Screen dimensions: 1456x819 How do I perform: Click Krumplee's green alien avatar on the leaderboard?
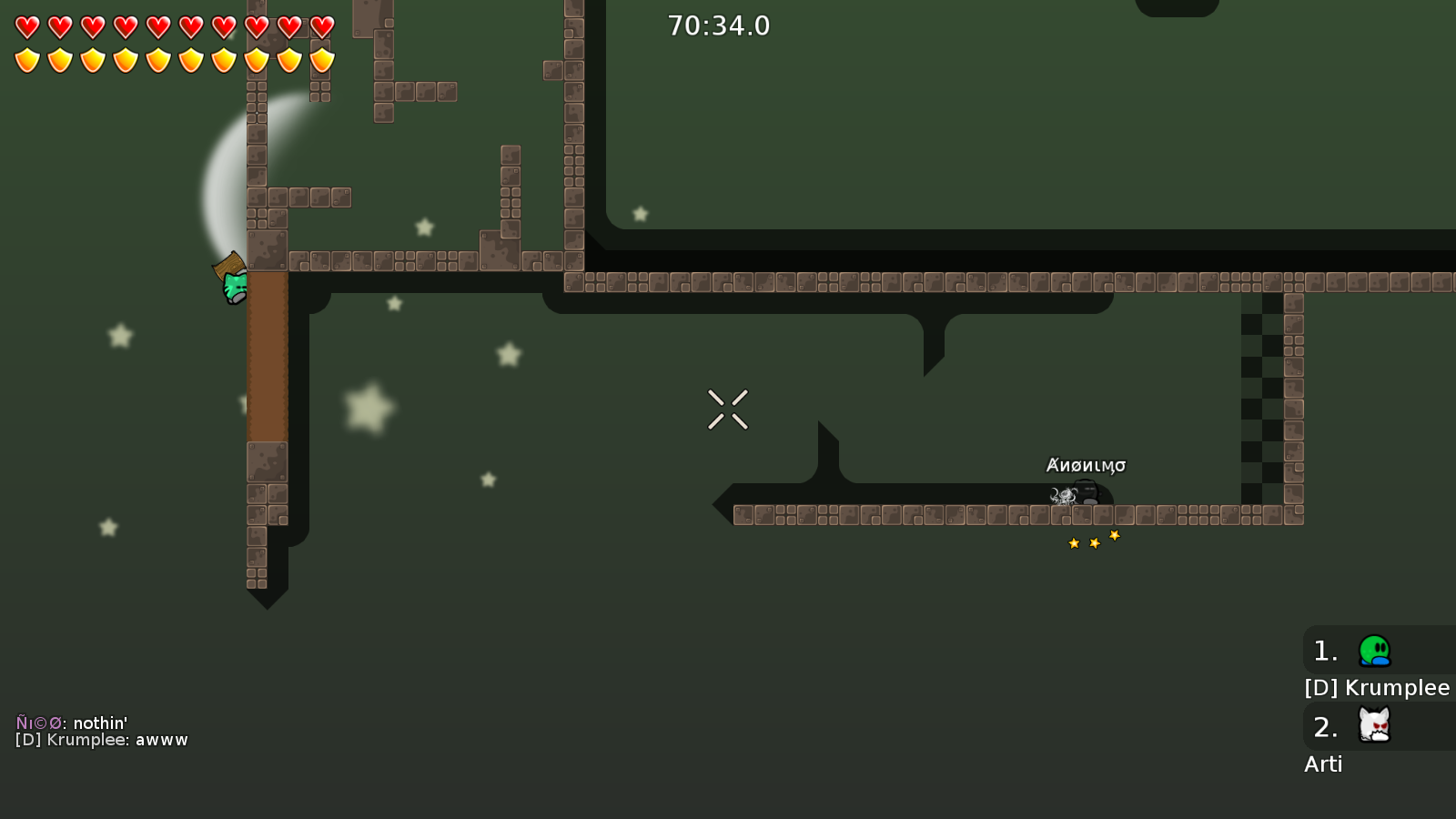point(1375,650)
